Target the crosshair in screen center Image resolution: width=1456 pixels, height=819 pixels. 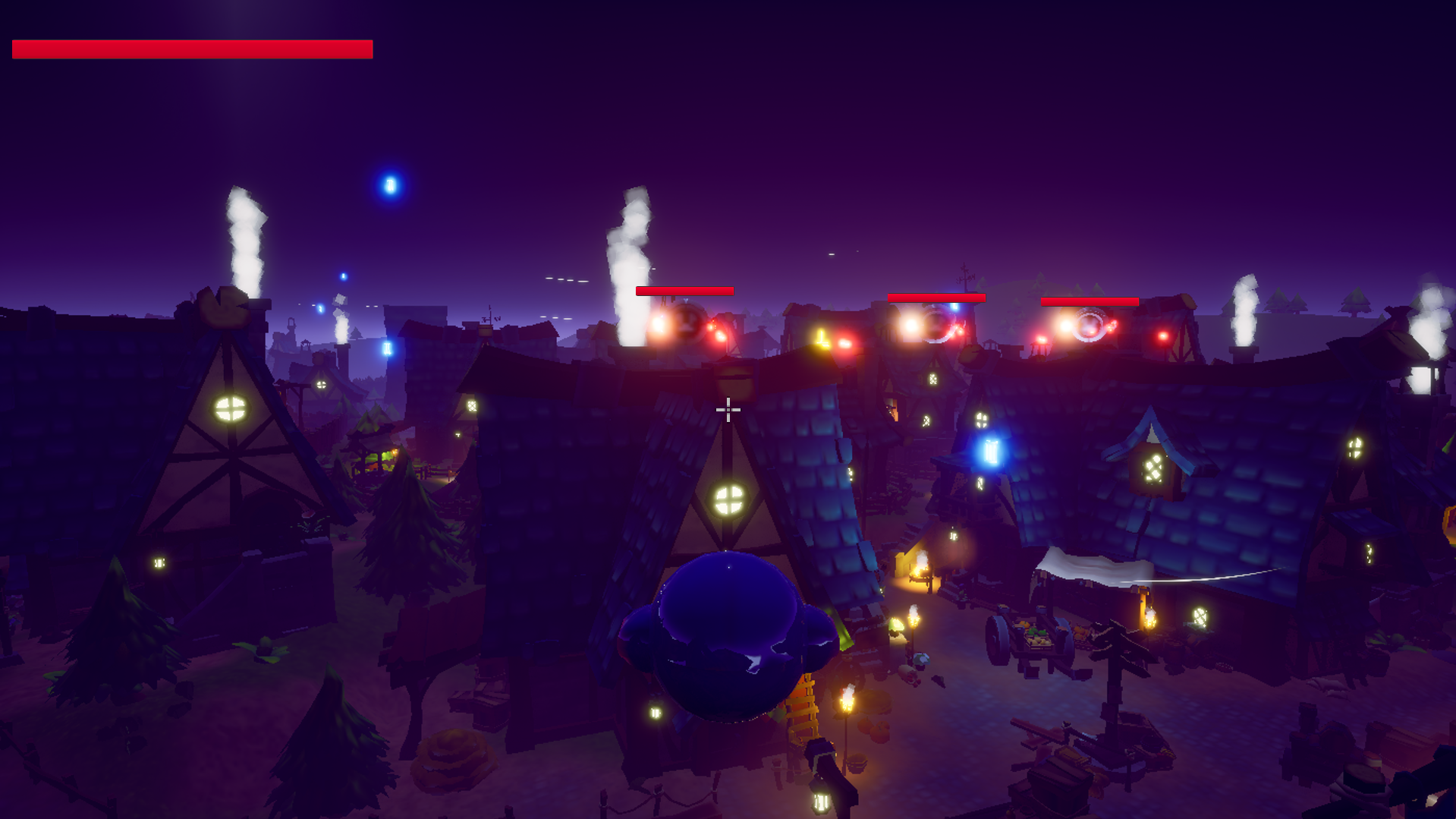pyautogui.click(x=728, y=409)
